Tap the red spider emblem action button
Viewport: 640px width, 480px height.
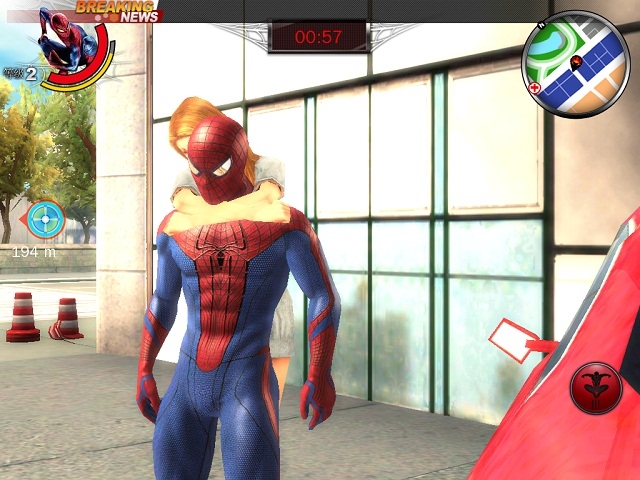[595, 388]
